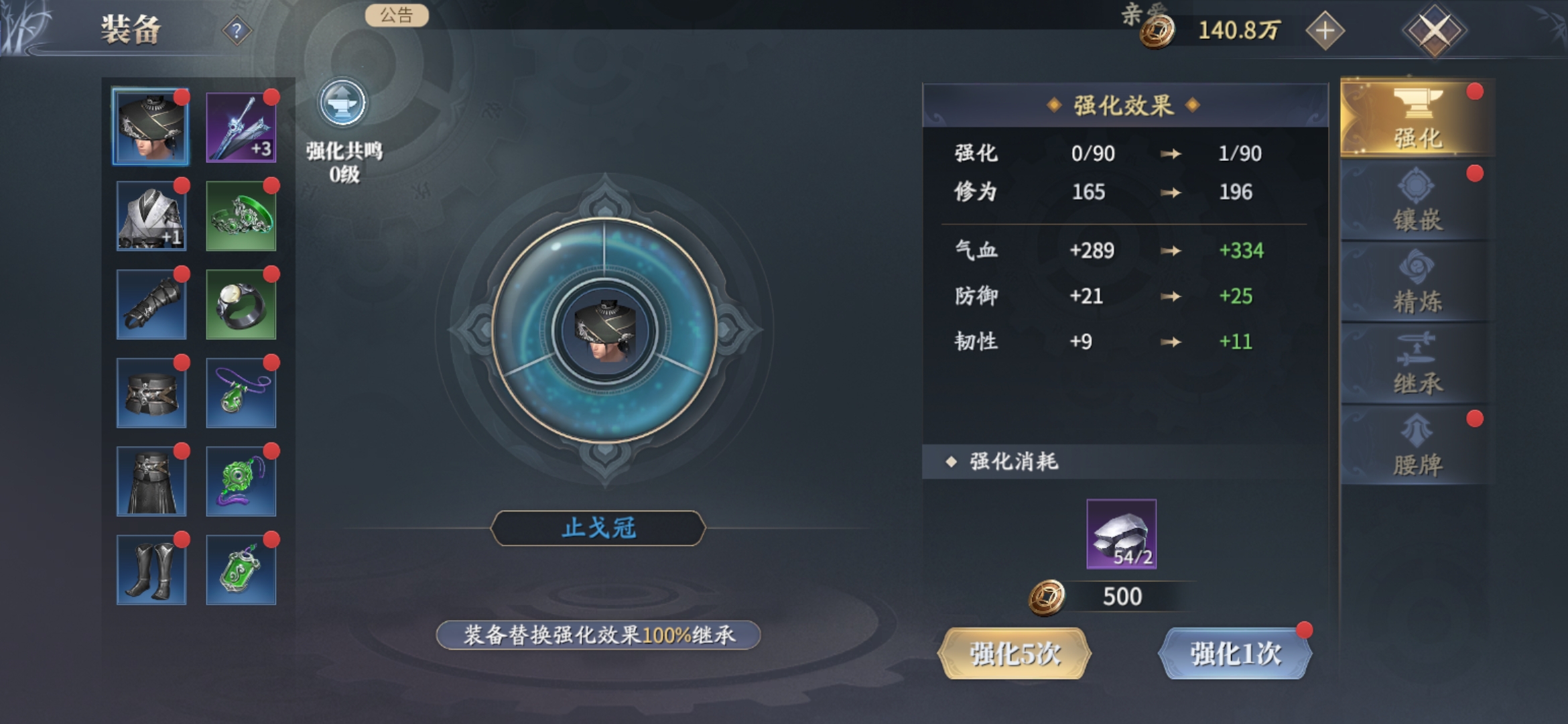The image size is (1568, 724).
Task: Select the 强化 tab
Action: pyautogui.click(x=1417, y=120)
